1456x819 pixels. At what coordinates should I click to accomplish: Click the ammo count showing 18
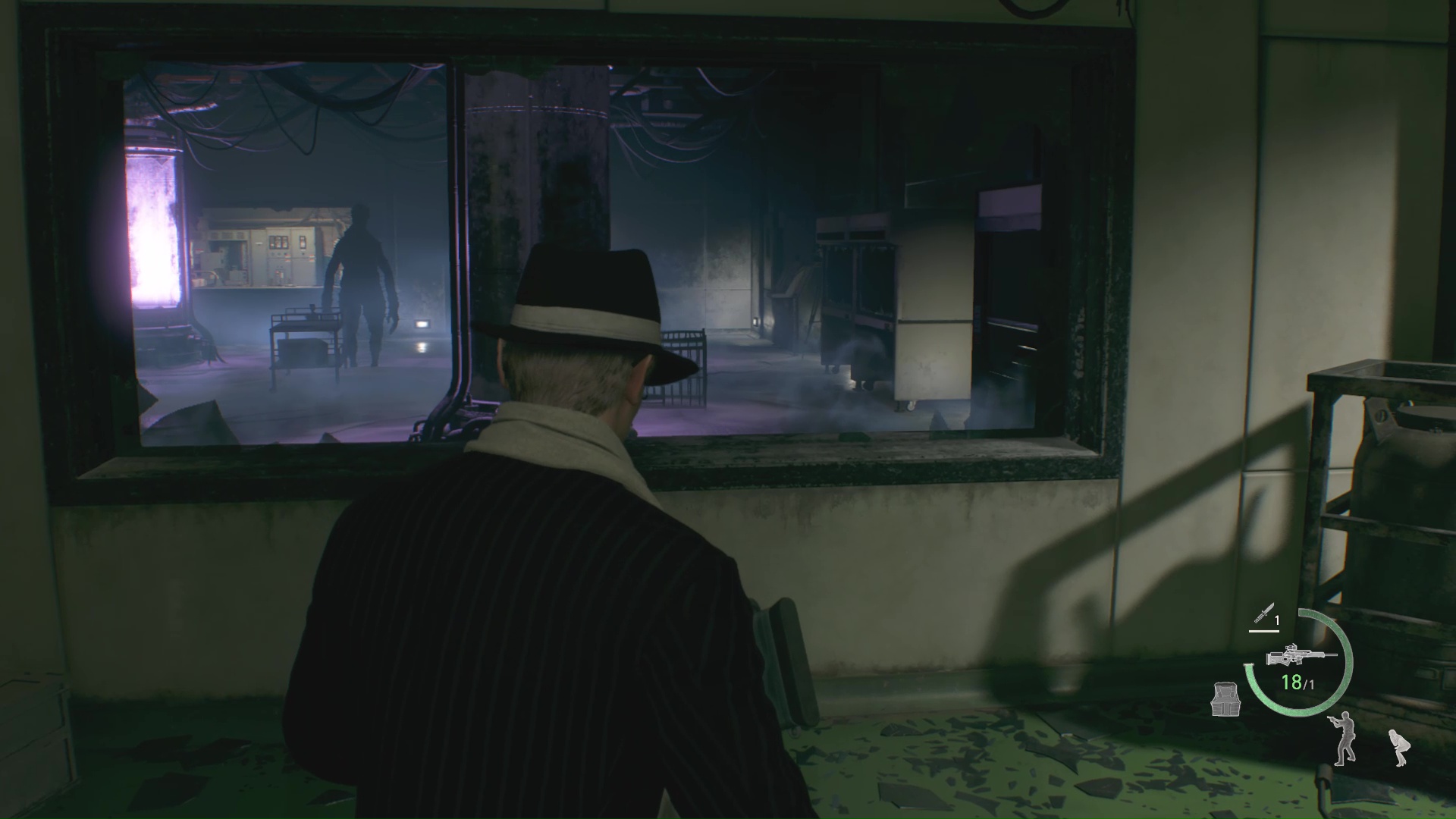(1291, 682)
